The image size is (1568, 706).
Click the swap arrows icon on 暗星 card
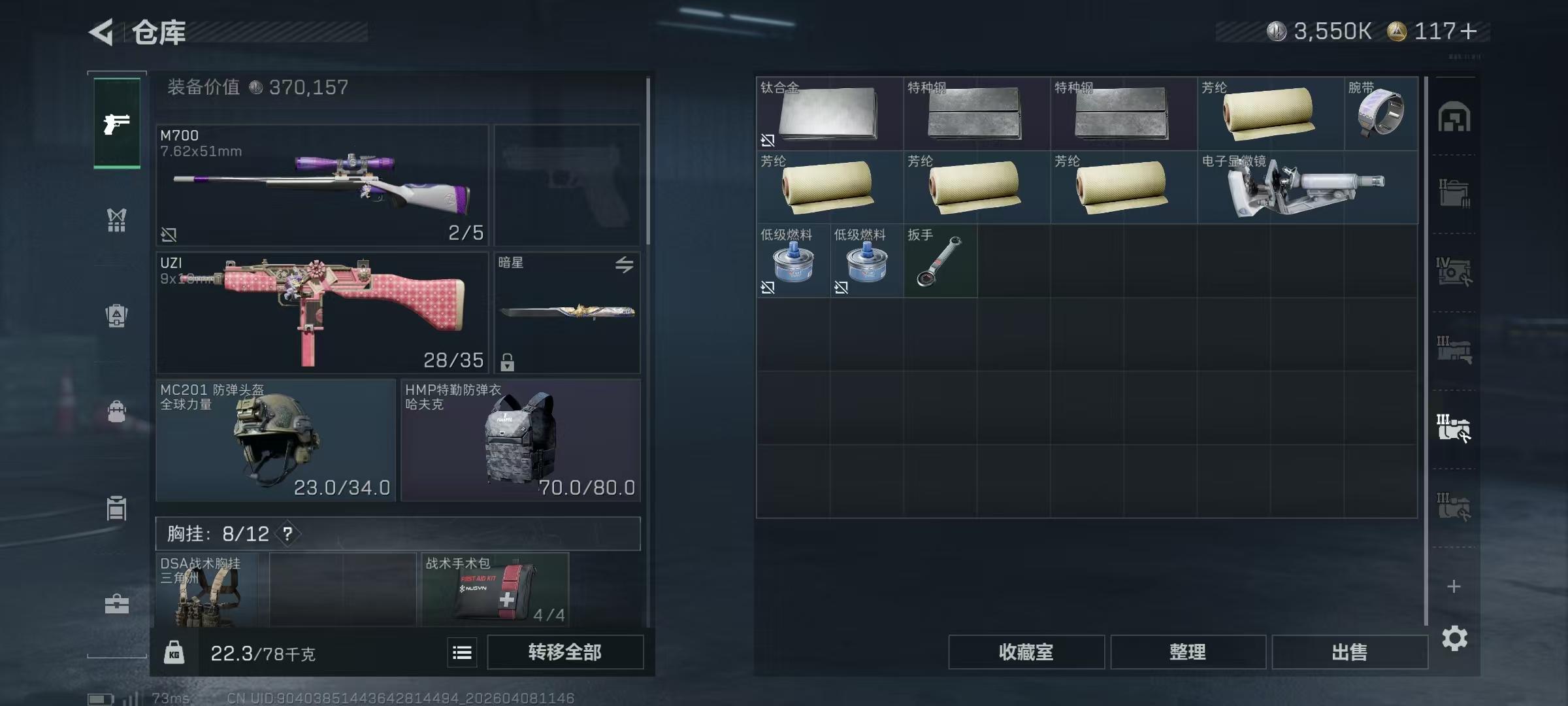click(x=625, y=265)
